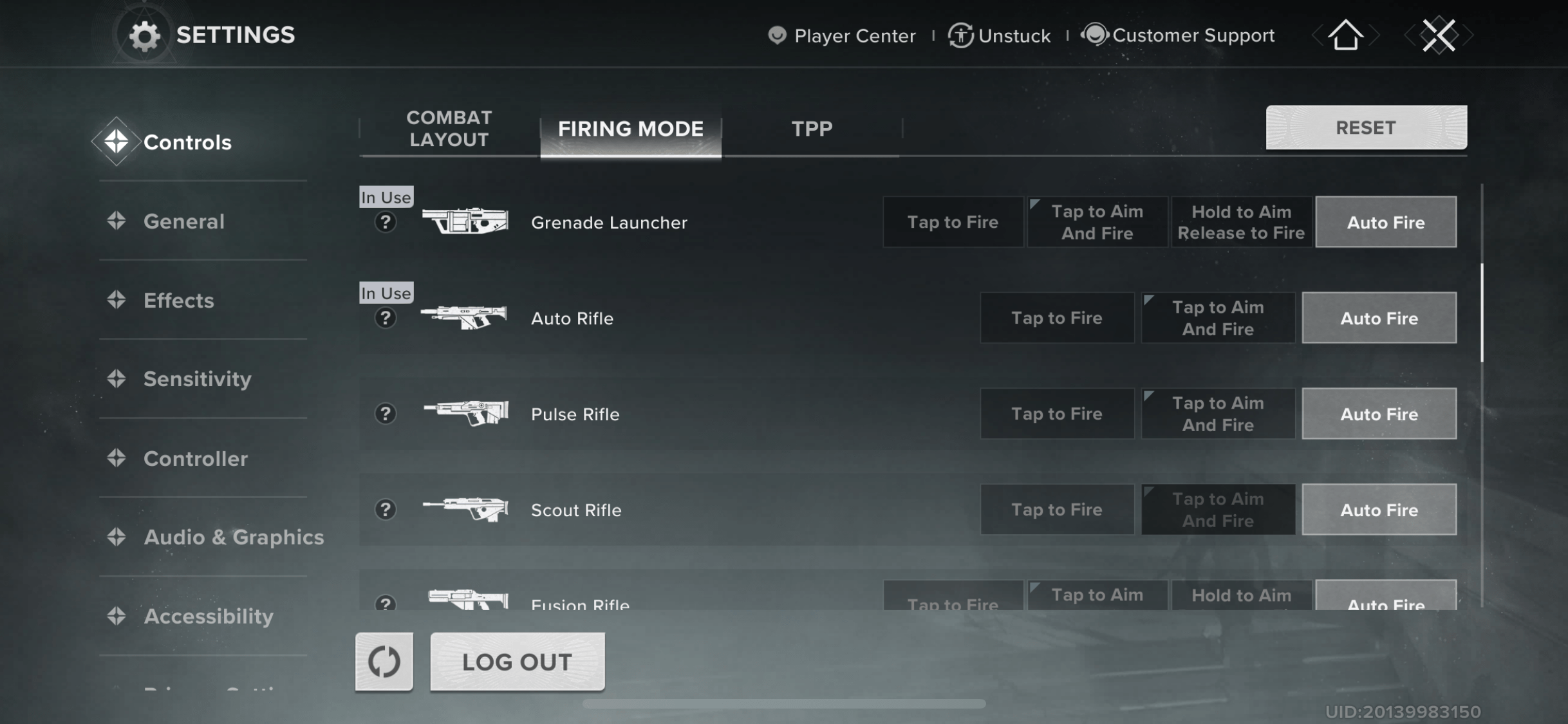The image size is (1568, 724).
Task: Click the refresh icon next to Log Out
Action: tap(384, 662)
